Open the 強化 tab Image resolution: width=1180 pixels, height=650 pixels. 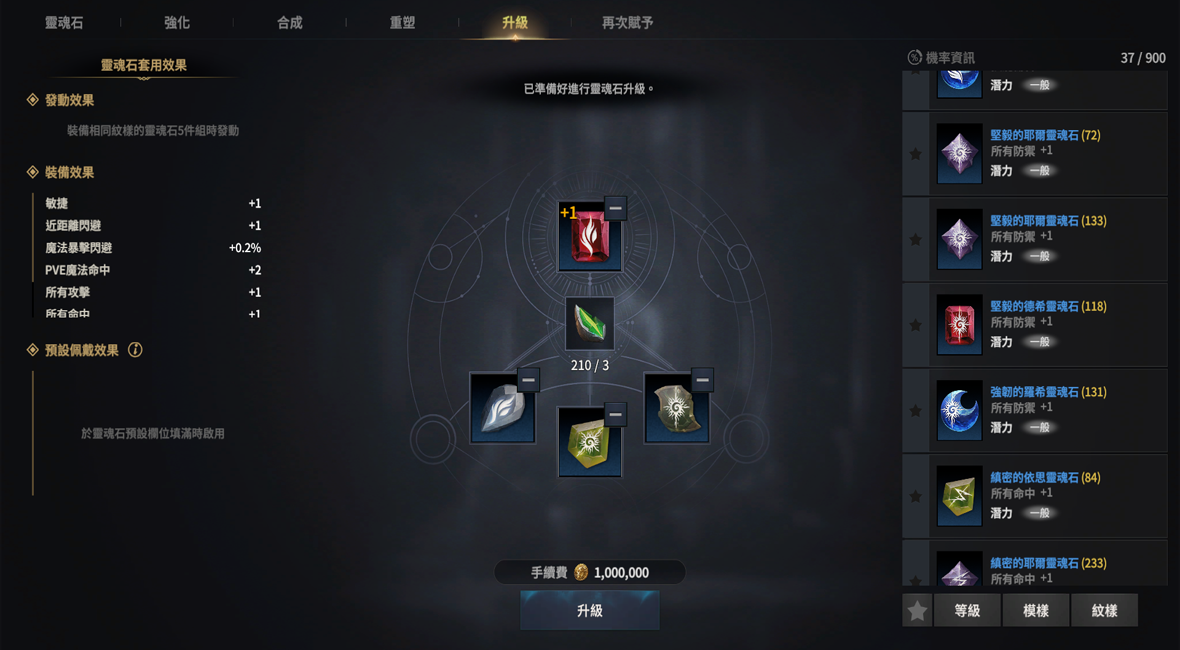coord(177,22)
